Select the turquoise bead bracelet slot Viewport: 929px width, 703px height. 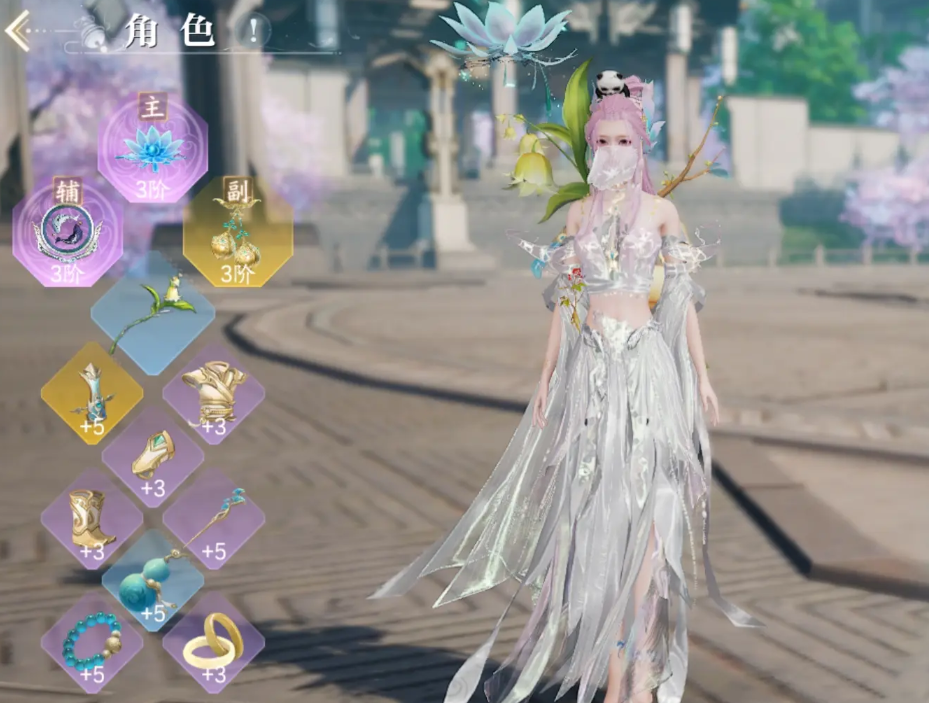click(91, 641)
